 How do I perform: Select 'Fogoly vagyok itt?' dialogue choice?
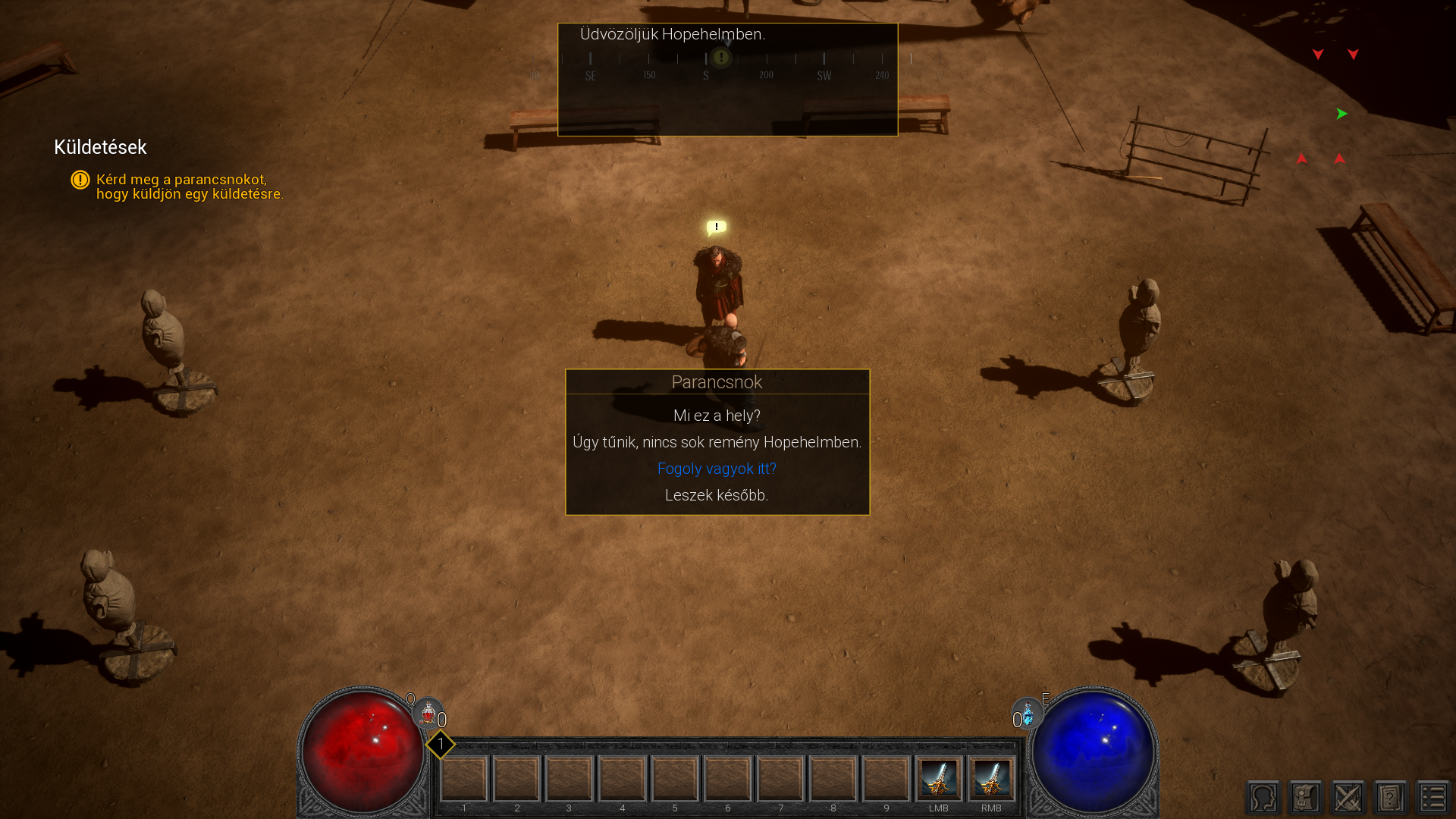pos(717,469)
